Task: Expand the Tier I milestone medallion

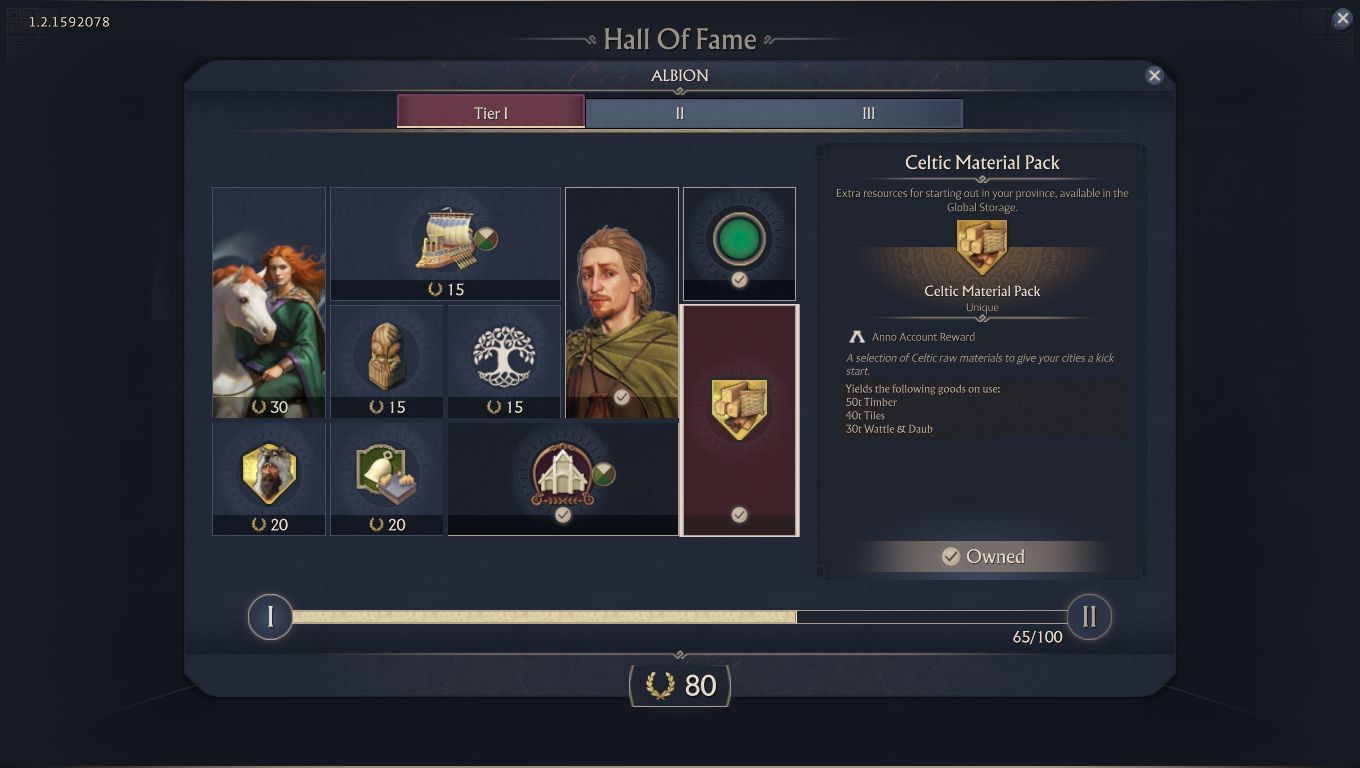Action: (269, 617)
